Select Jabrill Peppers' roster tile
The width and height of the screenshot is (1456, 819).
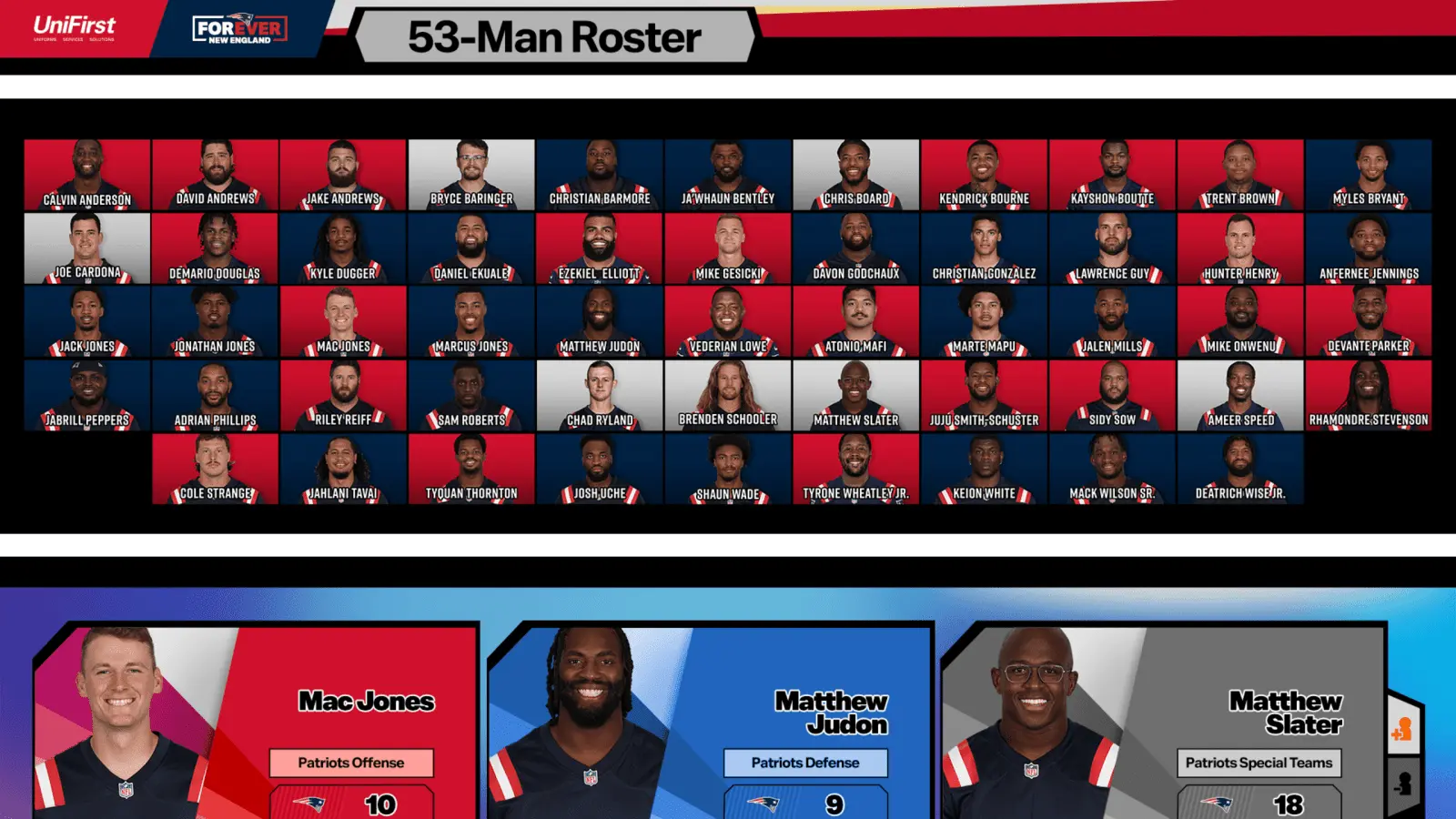tap(87, 395)
